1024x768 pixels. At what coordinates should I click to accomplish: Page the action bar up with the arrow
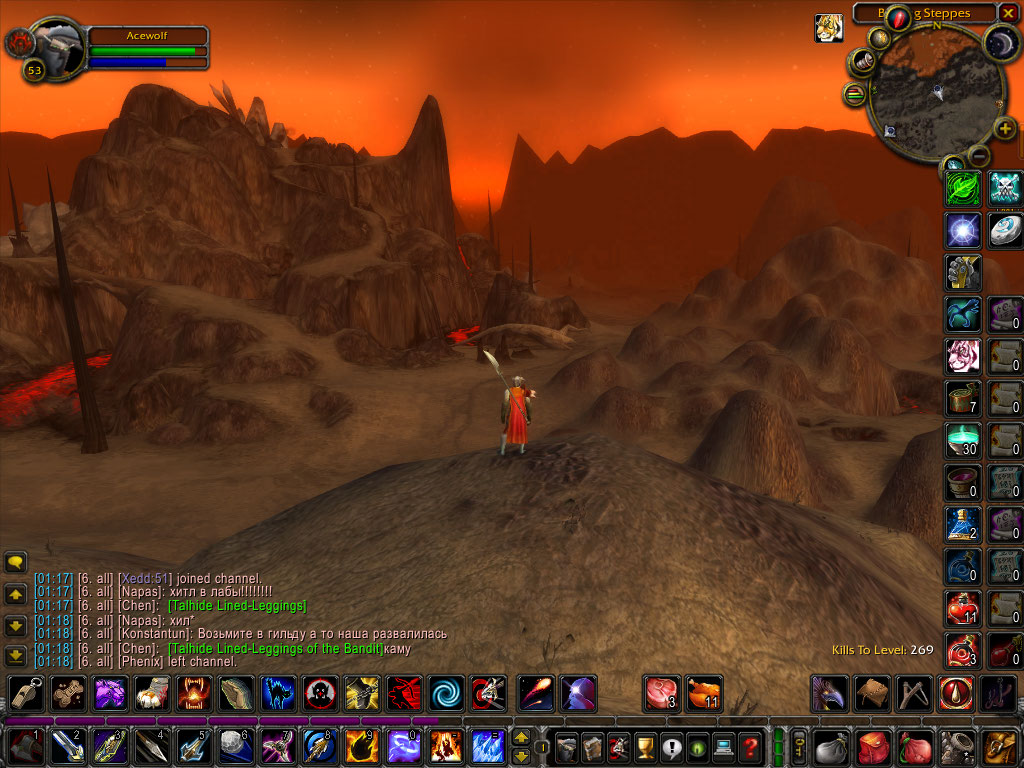521,738
